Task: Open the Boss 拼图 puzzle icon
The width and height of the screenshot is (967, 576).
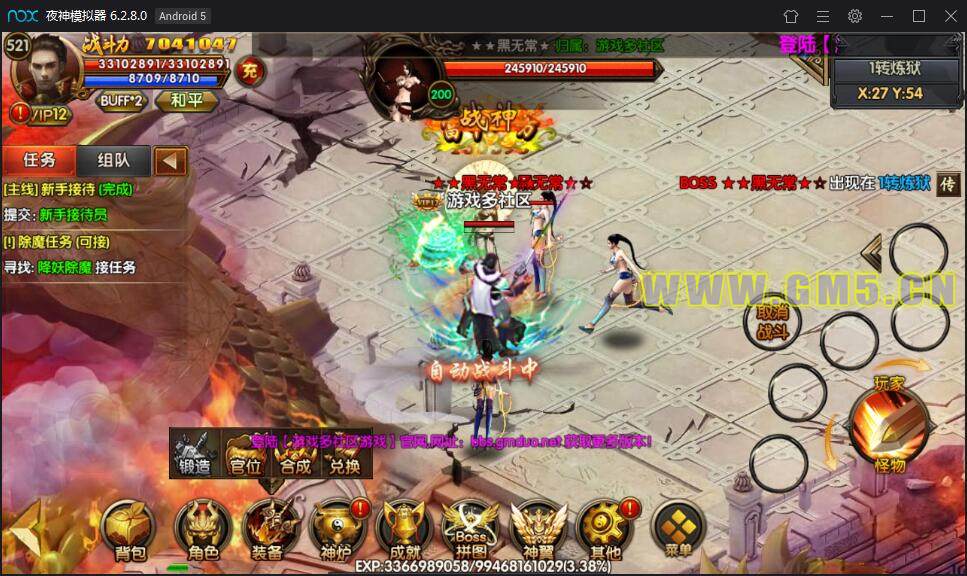Action: tap(470, 530)
